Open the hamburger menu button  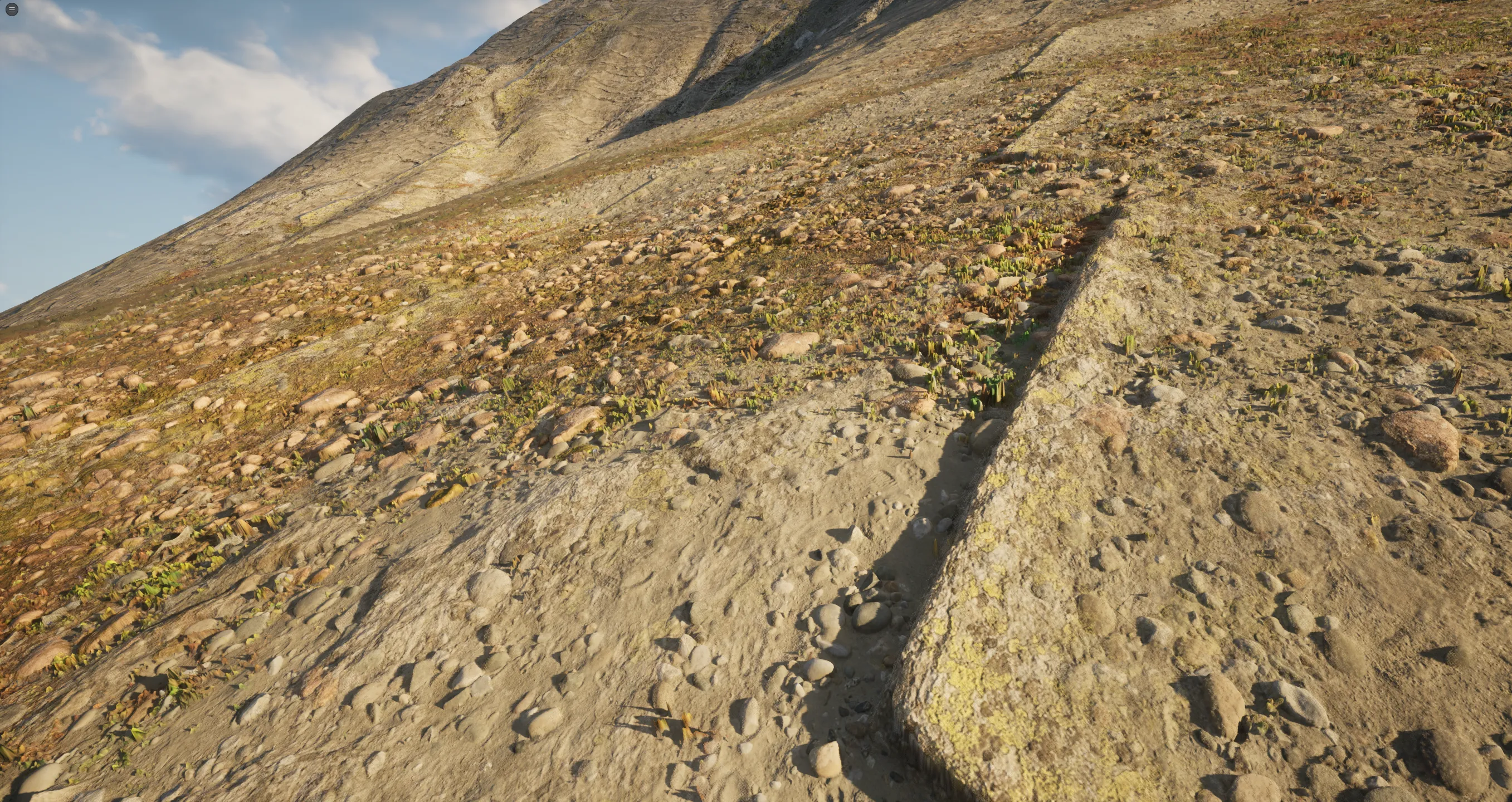click(x=11, y=9)
